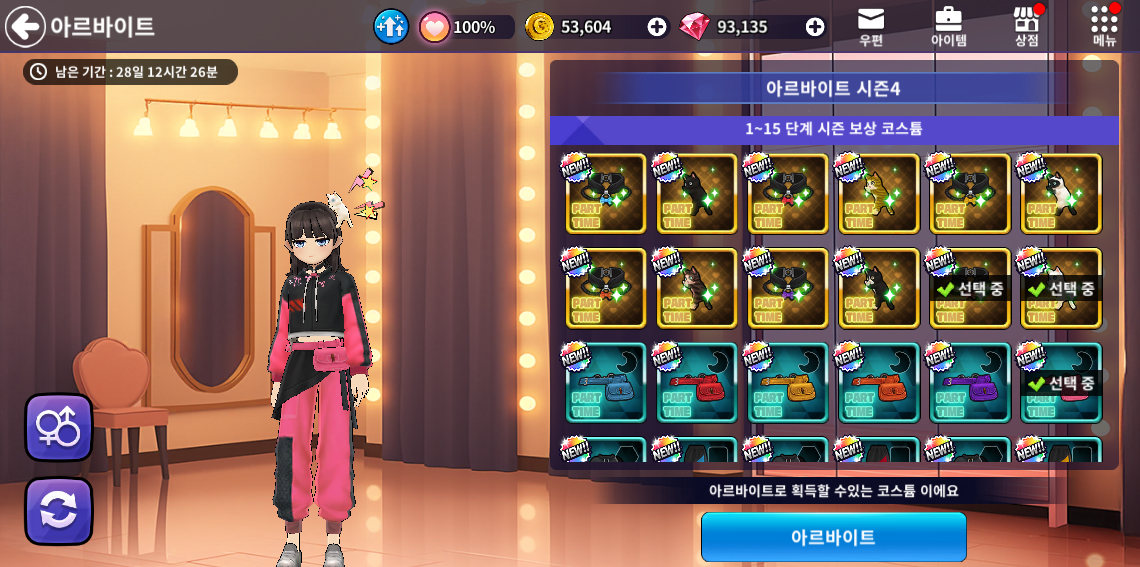Viewport: 1140px width, 567px height.
Task: Choose the siamese cat costume
Action: pyautogui.click(x=1061, y=193)
